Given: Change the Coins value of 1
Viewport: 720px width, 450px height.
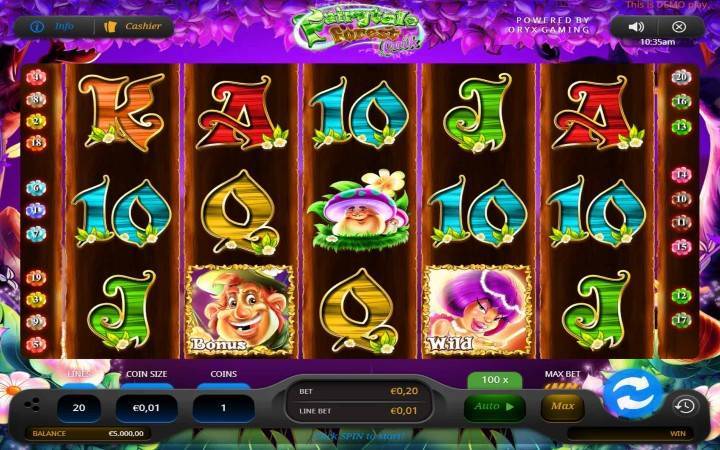Looking at the screenshot, I should point(222,408).
